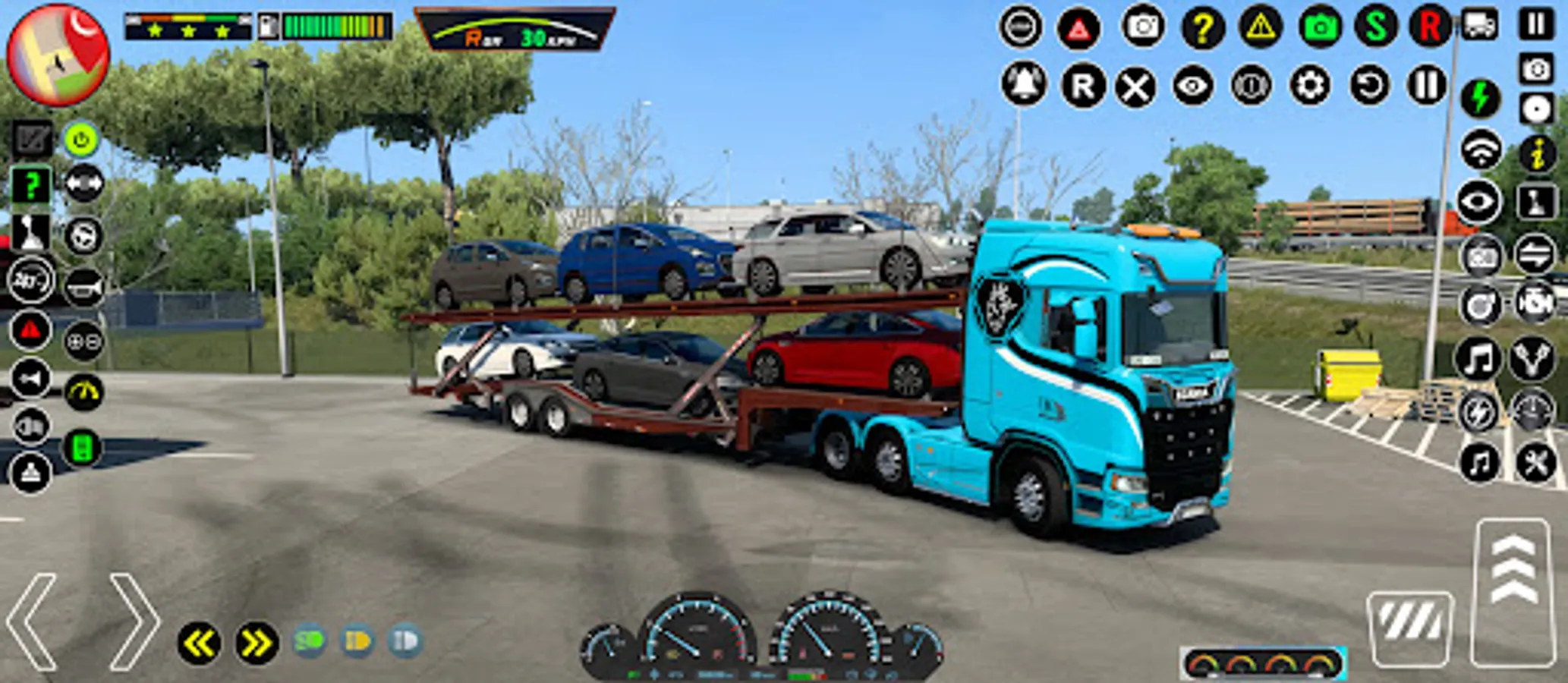Select the green screenshot camera icon
Viewport: 1568px width, 683px height.
1321,27
